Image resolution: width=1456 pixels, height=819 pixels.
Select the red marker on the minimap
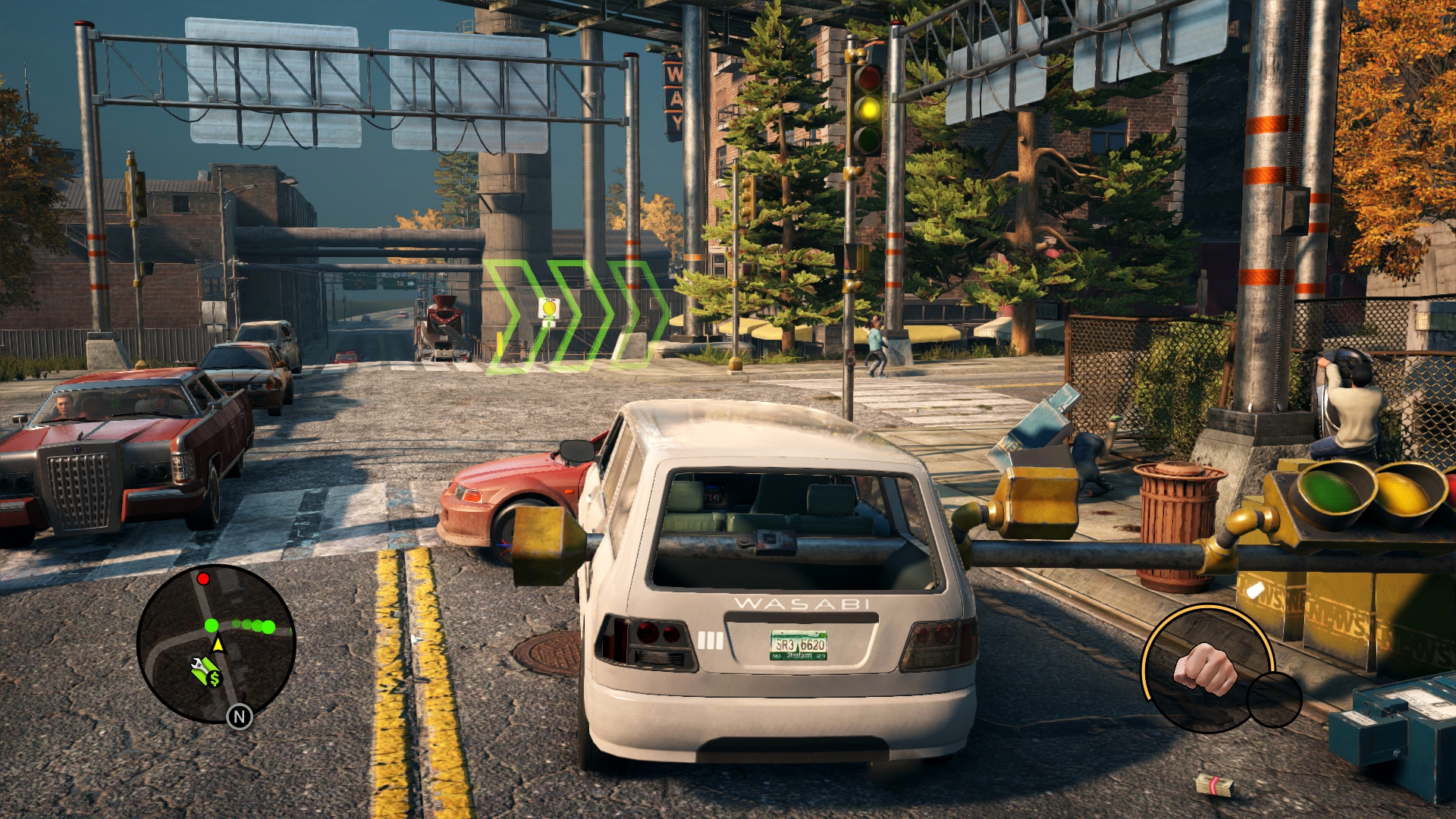203,579
